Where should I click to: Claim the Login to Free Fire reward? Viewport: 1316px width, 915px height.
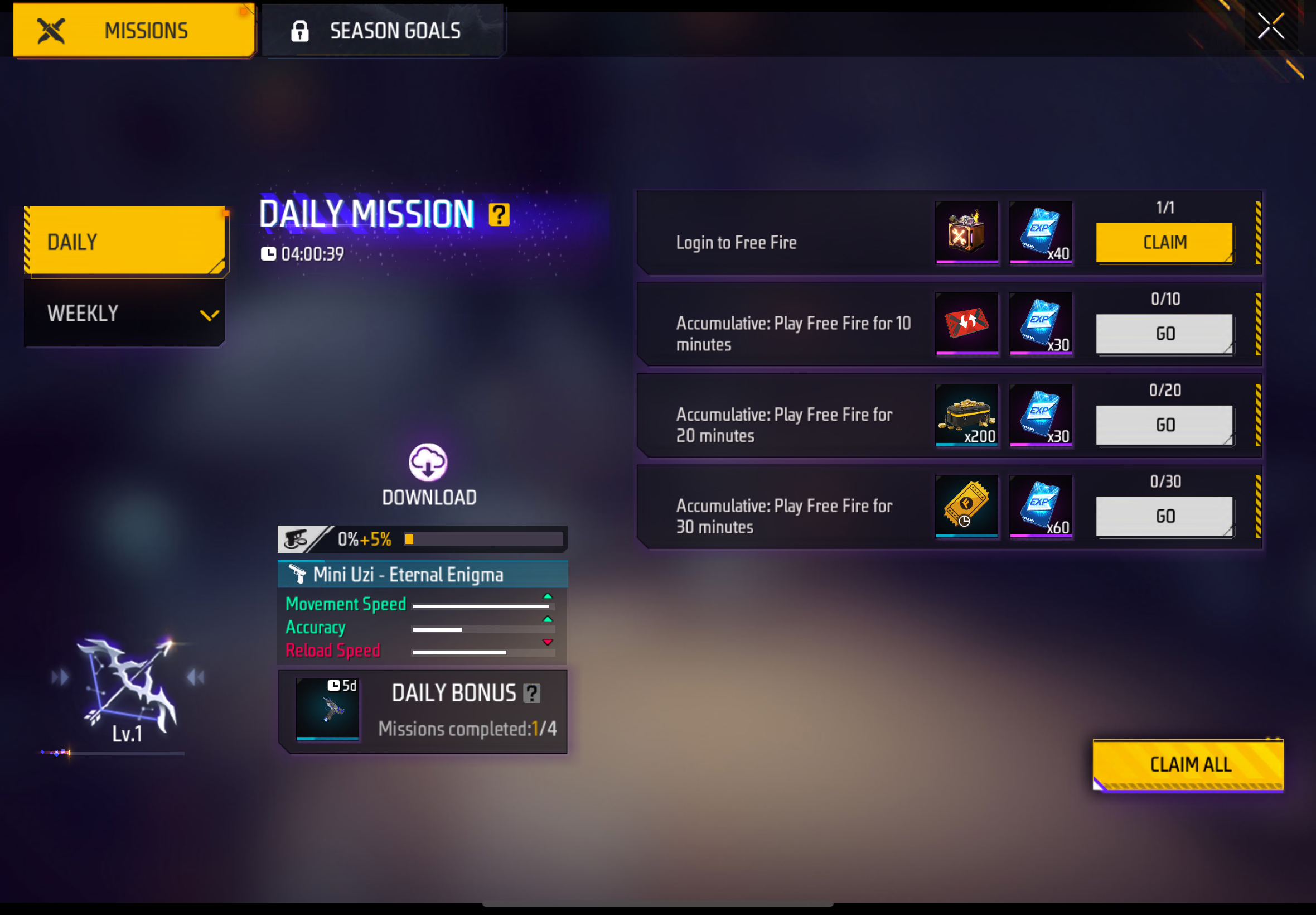pyautogui.click(x=1164, y=242)
